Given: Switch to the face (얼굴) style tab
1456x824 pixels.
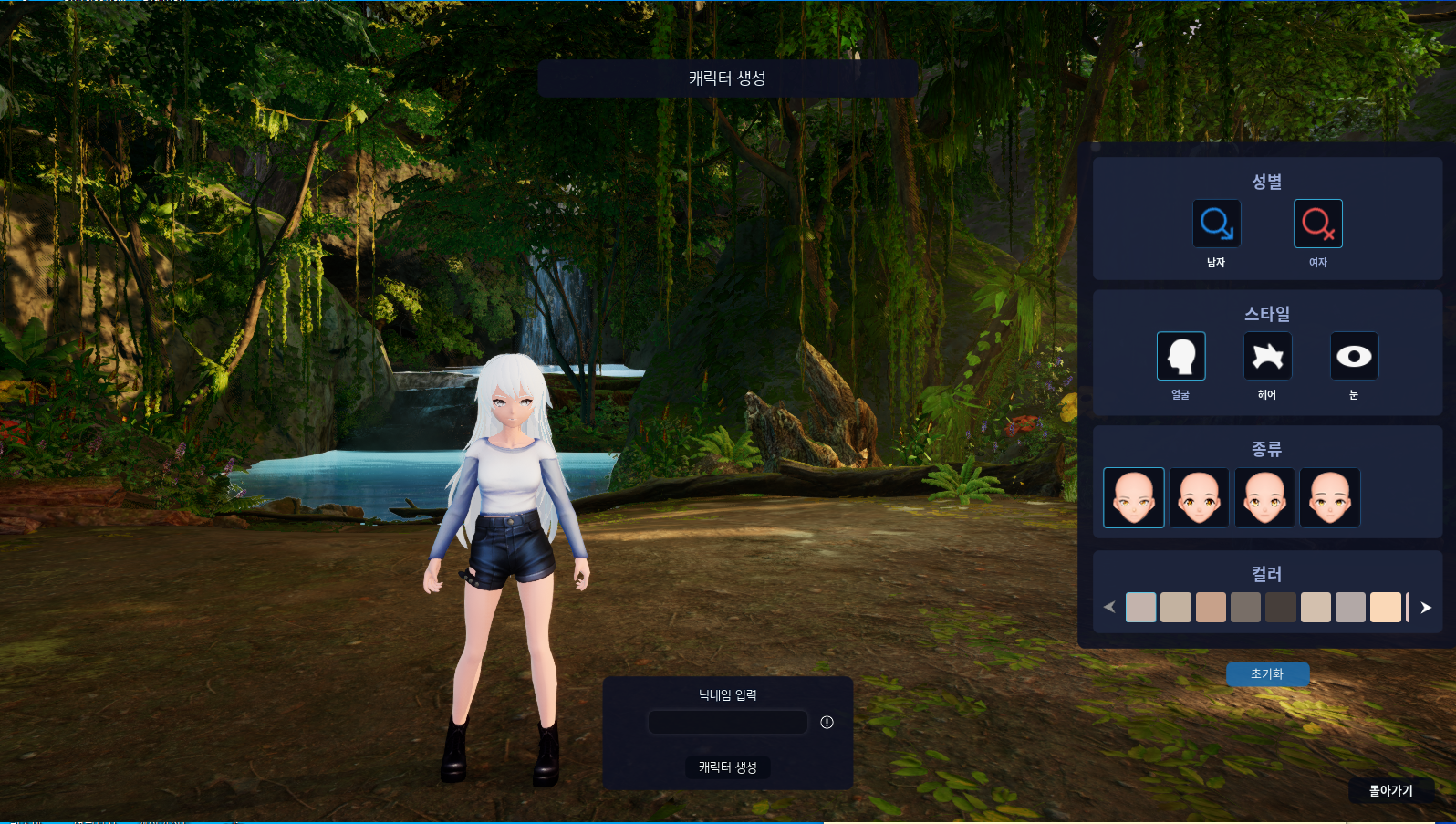Looking at the screenshot, I should pos(1180,356).
